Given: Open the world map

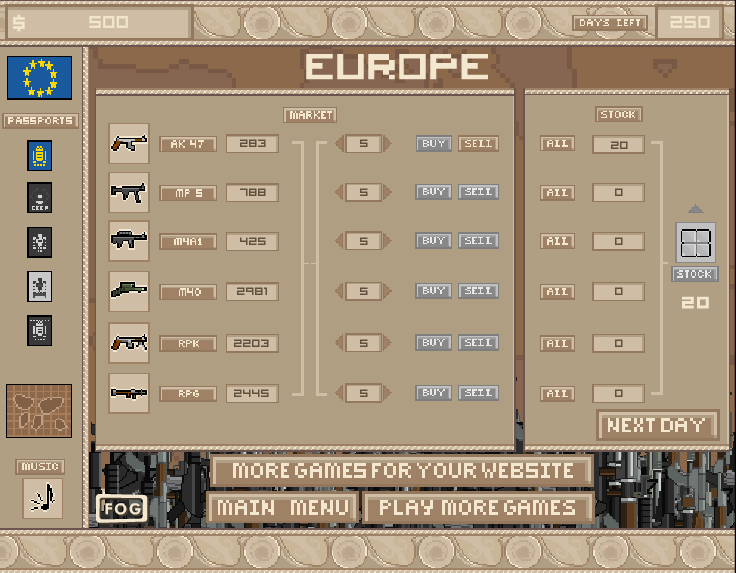Looking at the screenshot, I should tap(39, 411).
